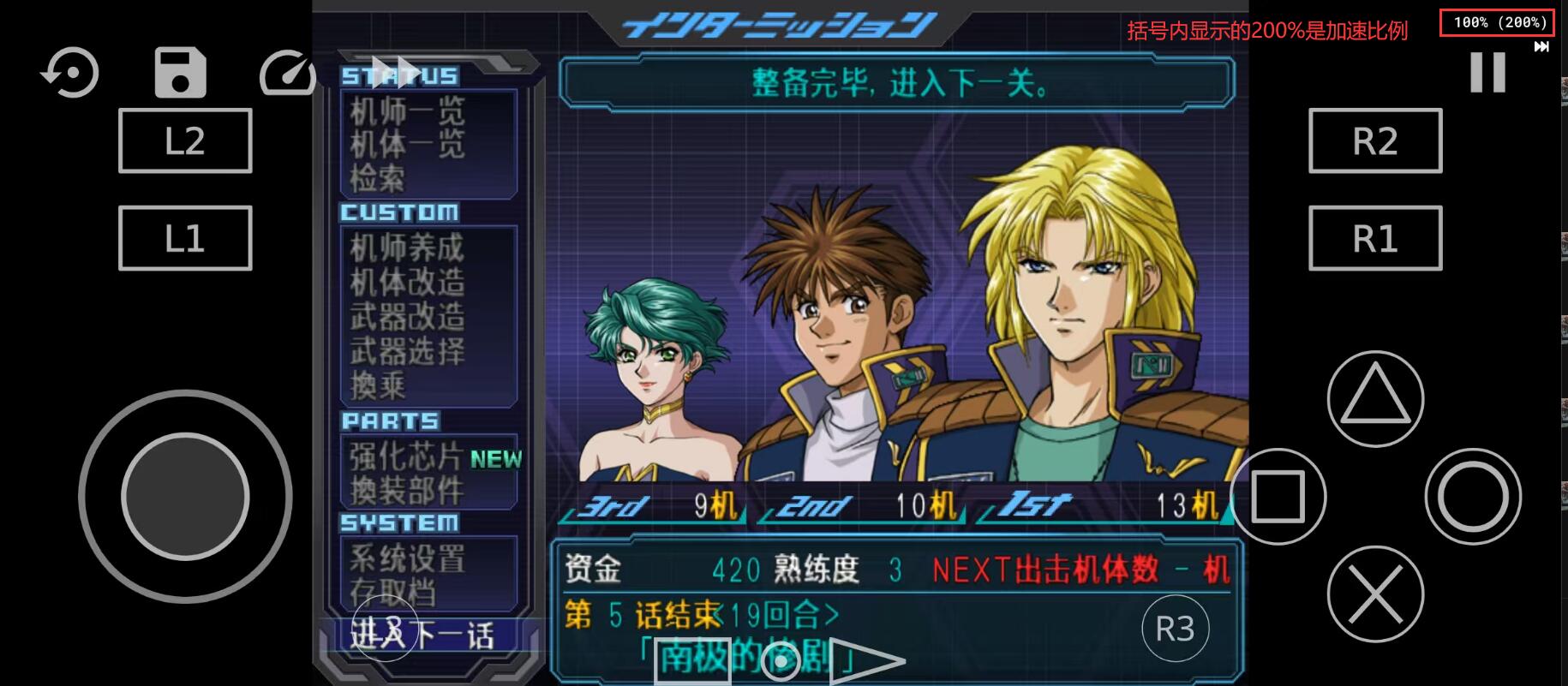Tap the load state rewind icon
The image size is (1568, 686).
pyautogui.click(x=69, y=73)
